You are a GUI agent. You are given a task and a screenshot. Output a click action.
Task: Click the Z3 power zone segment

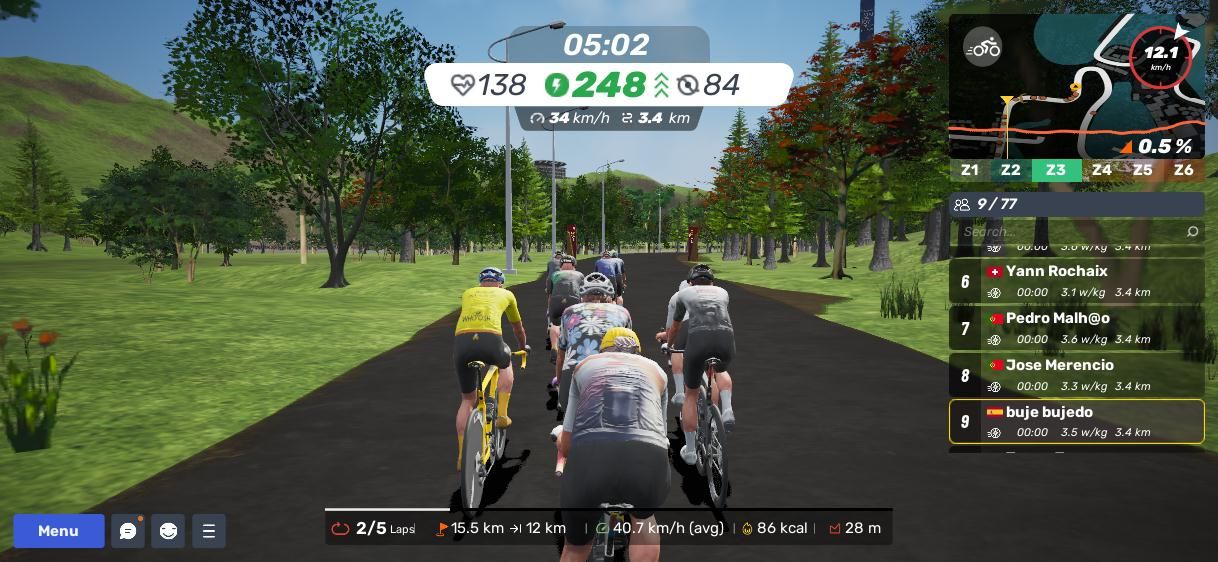pos(1056,170)
